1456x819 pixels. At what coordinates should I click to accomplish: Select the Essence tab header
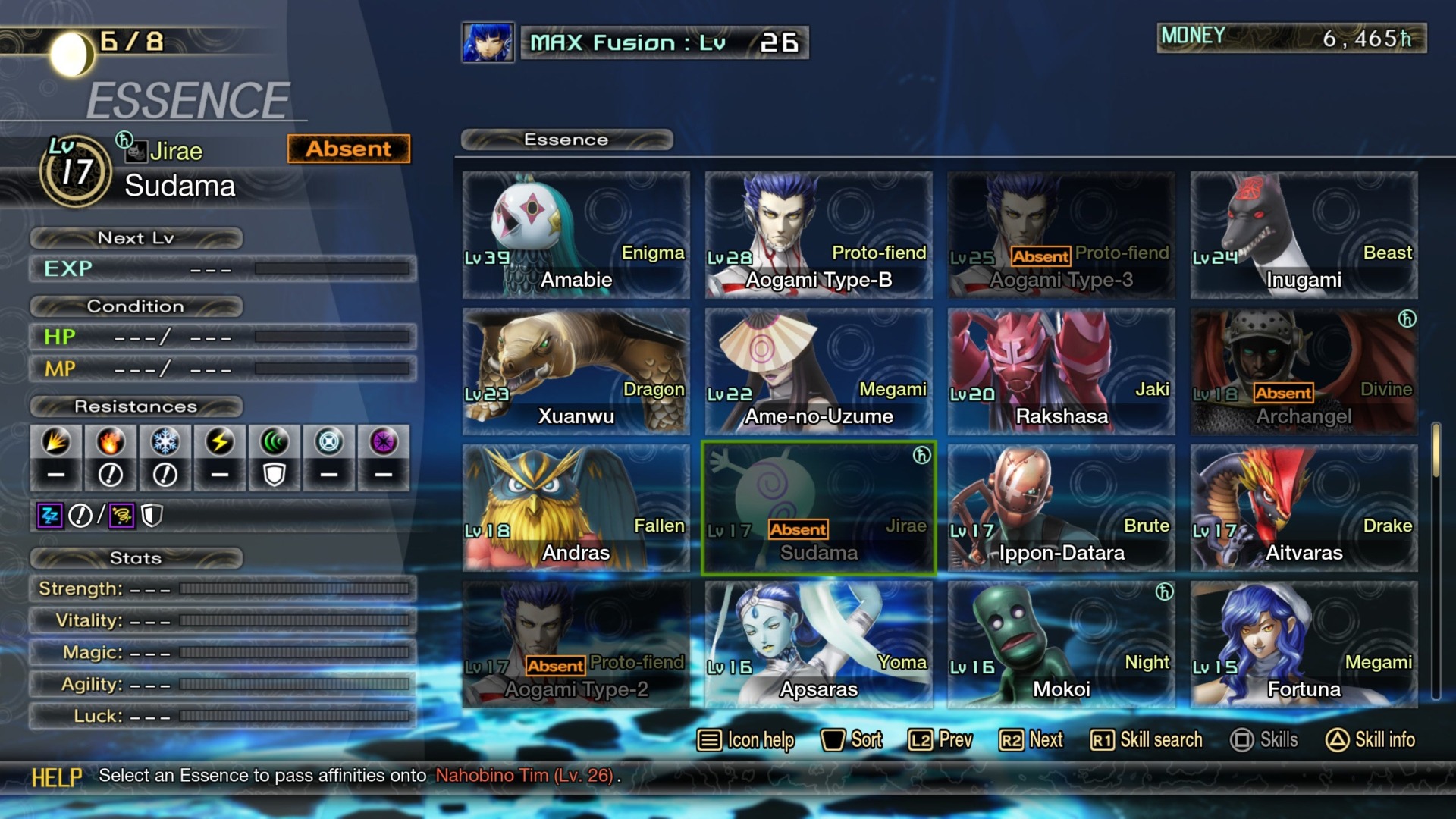(566, 140)
